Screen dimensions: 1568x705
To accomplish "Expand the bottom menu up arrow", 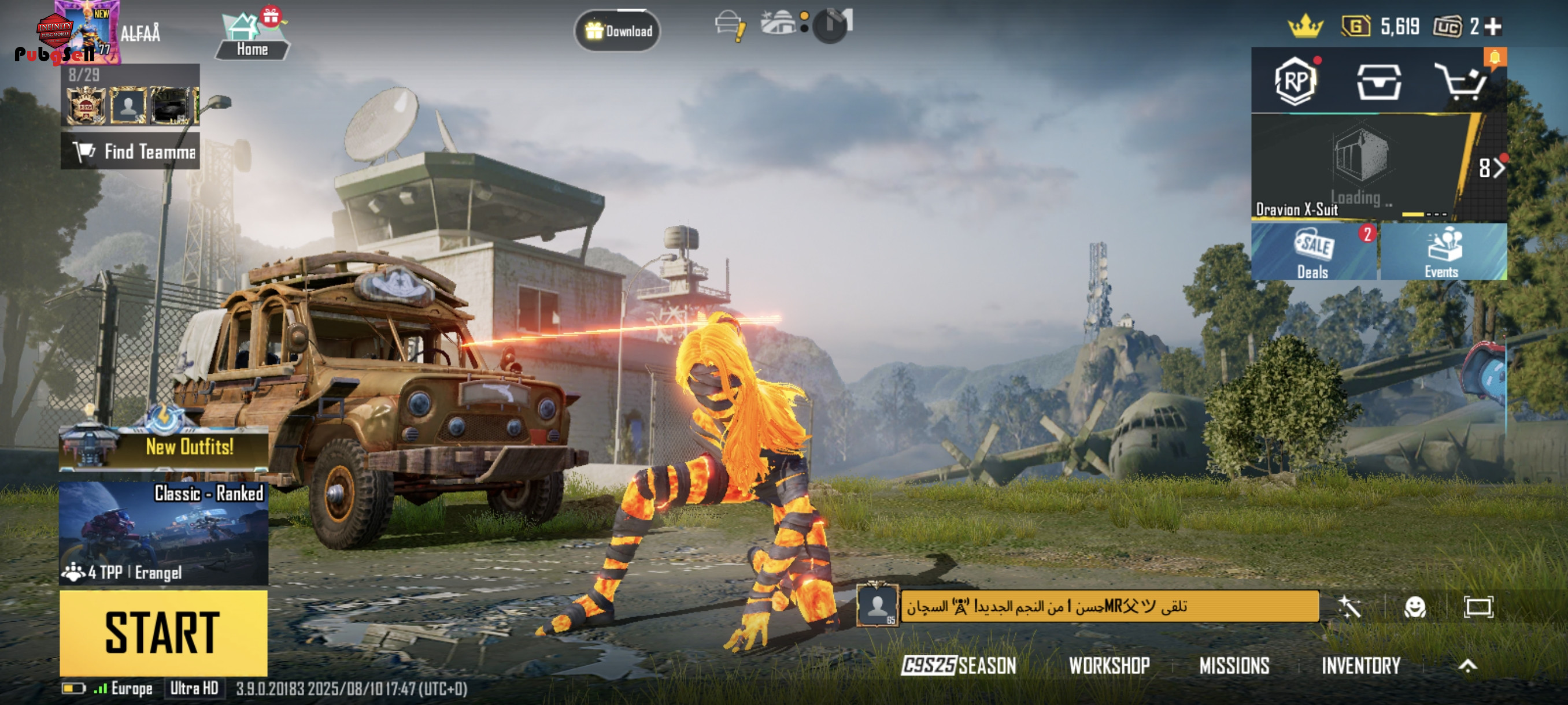I will coord(1467,666).
